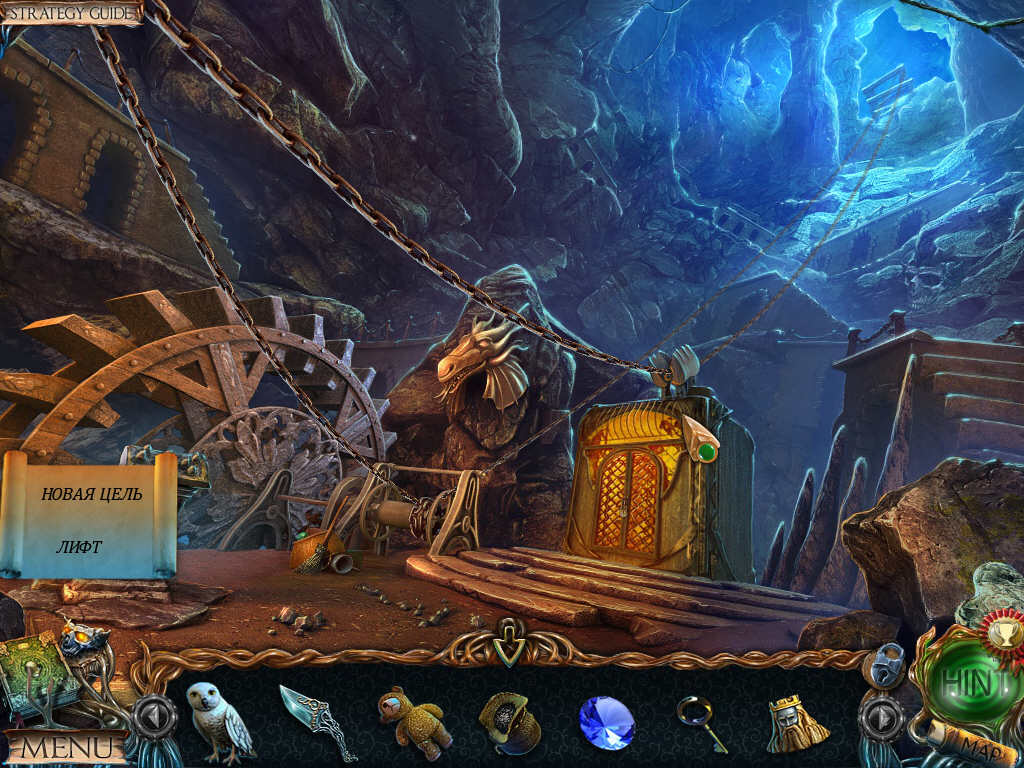
Task: Open the Menu
Action: click(x=66, y=746)
